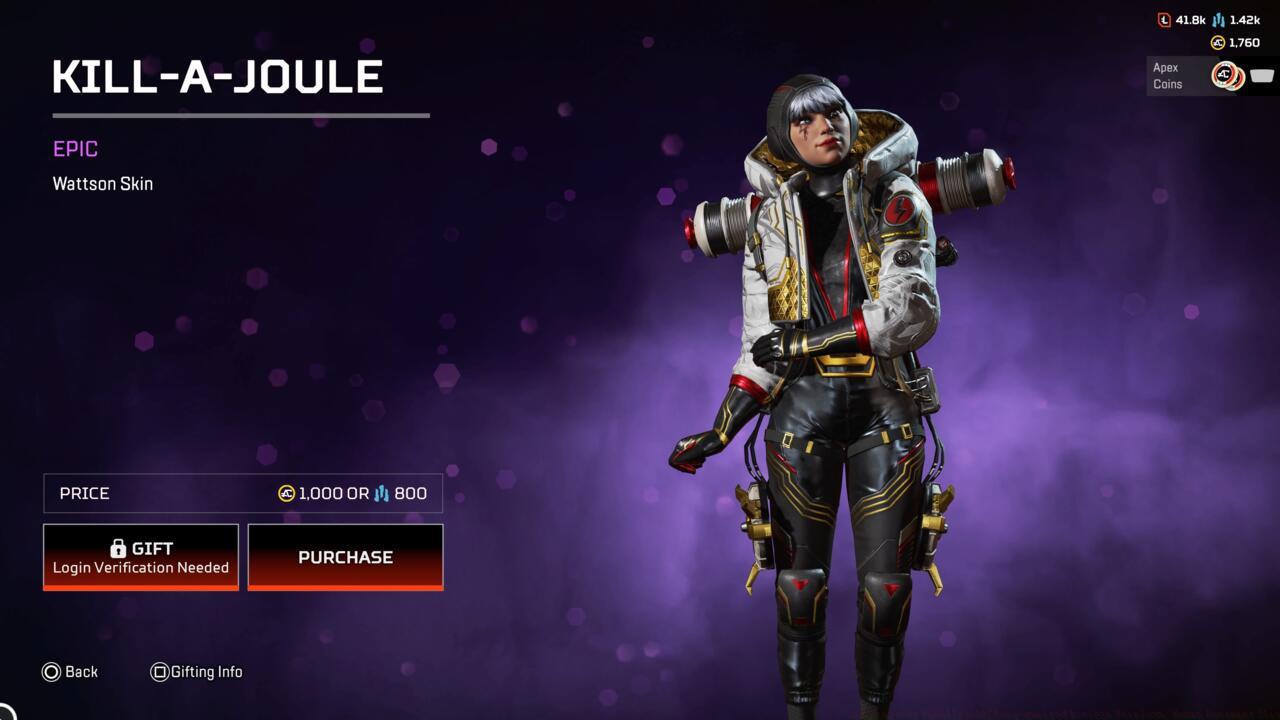Screen dimensions: 1280x720
Task: Select the locked Gift button
Action: [141, 557]
